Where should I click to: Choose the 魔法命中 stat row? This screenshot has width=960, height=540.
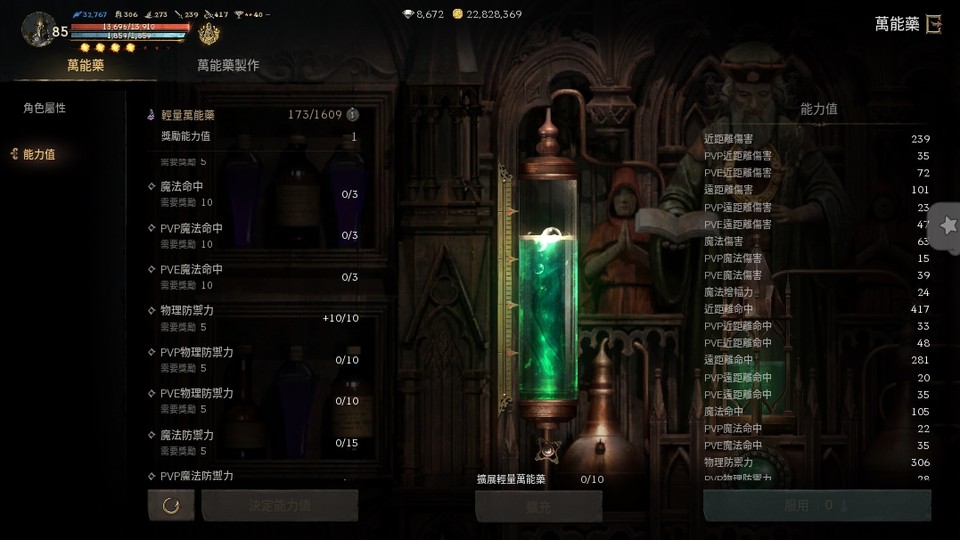click(255, 194)
